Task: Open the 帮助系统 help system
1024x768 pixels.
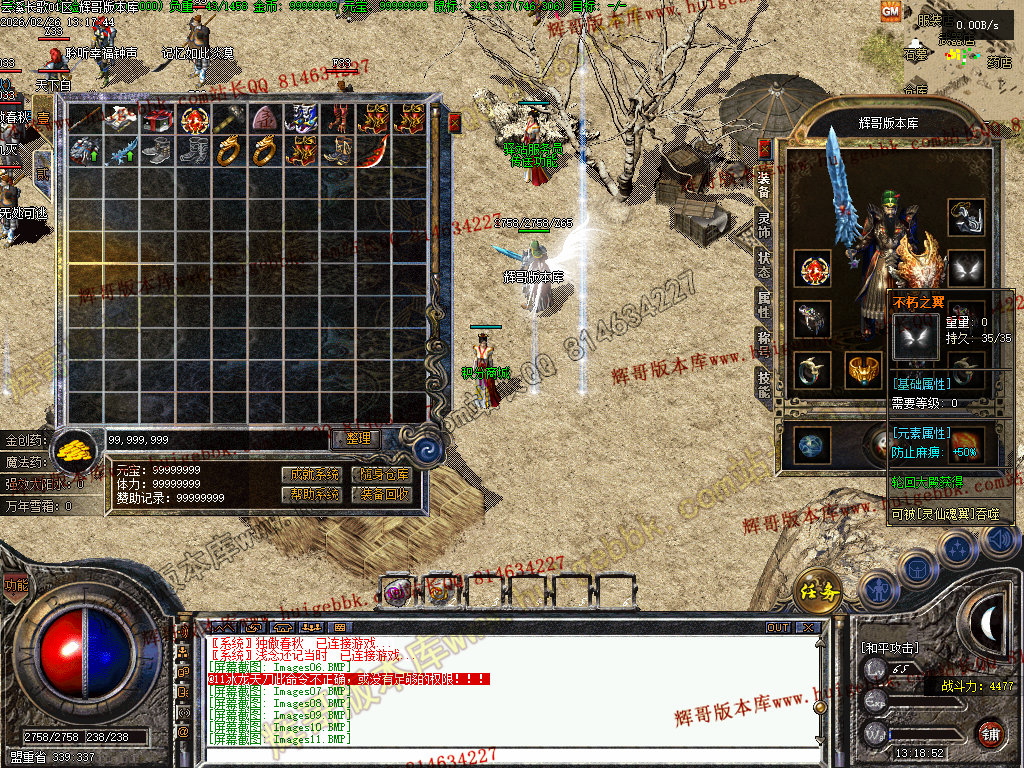Action: (x=312, y=494)
